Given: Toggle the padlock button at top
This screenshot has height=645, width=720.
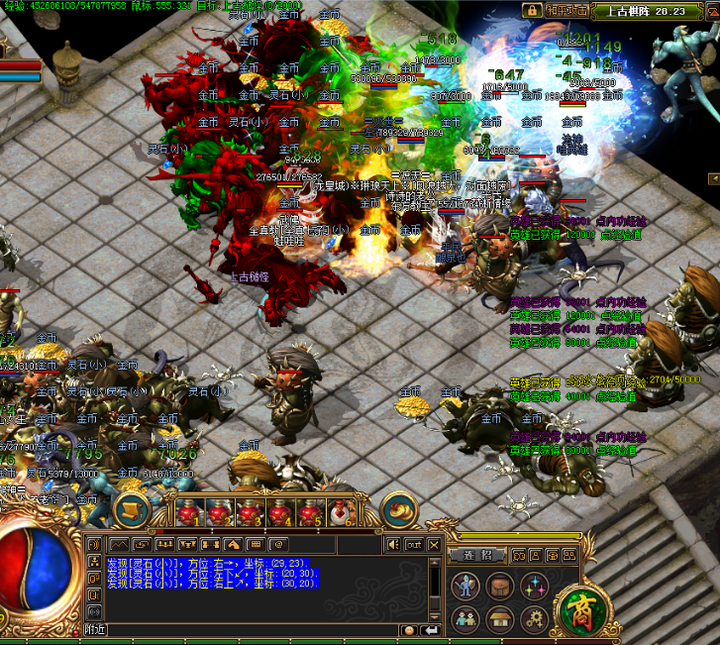Looking at the screenshot, I should tap(532, 10).
